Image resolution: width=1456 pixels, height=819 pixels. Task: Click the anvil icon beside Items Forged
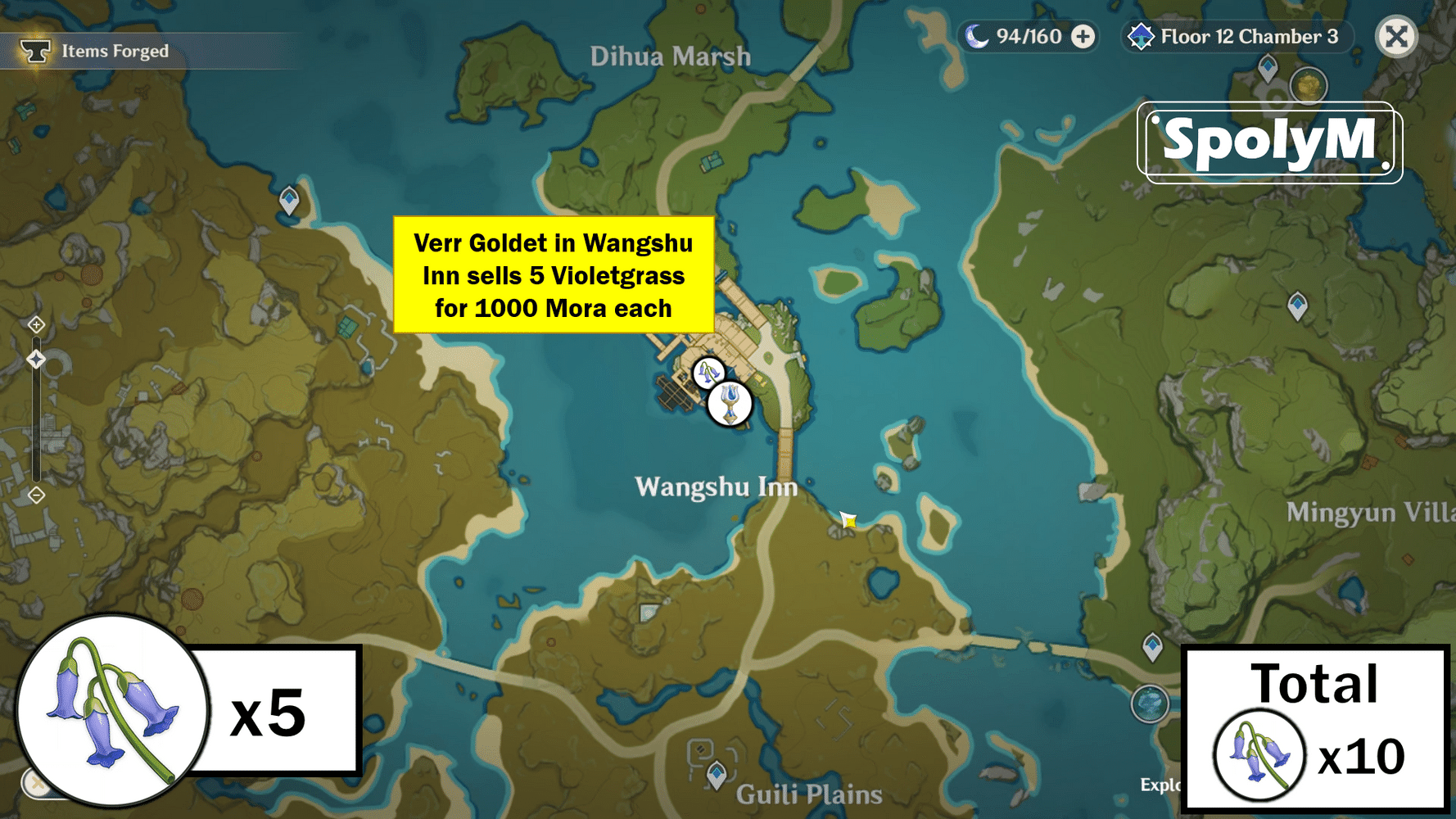click(36, 49)
